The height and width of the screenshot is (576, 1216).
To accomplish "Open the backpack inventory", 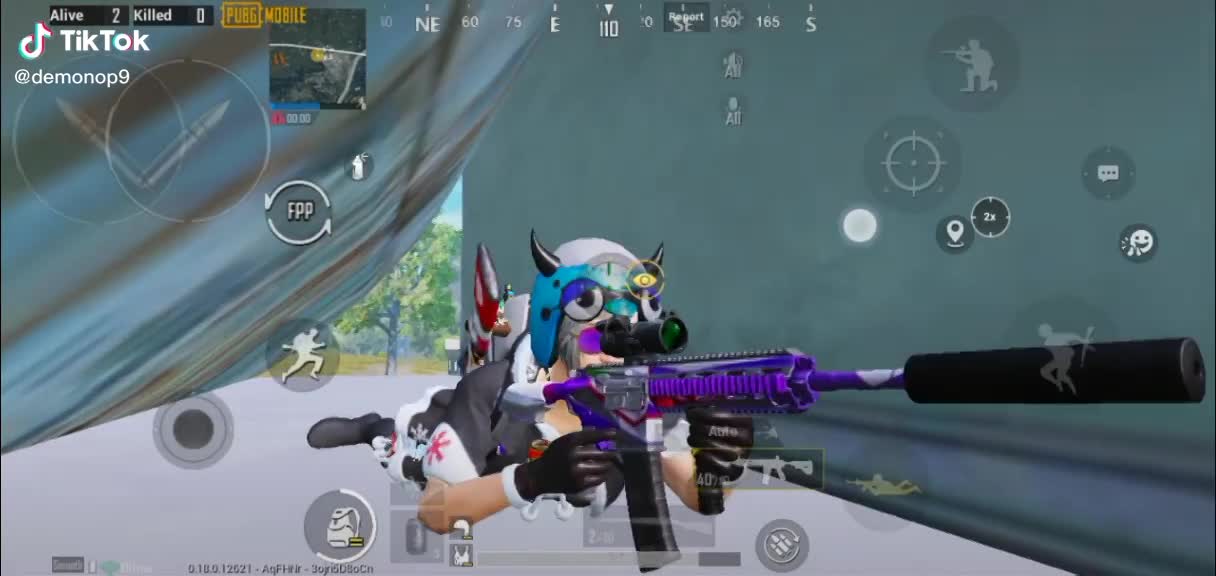I will tap(339, 525).
